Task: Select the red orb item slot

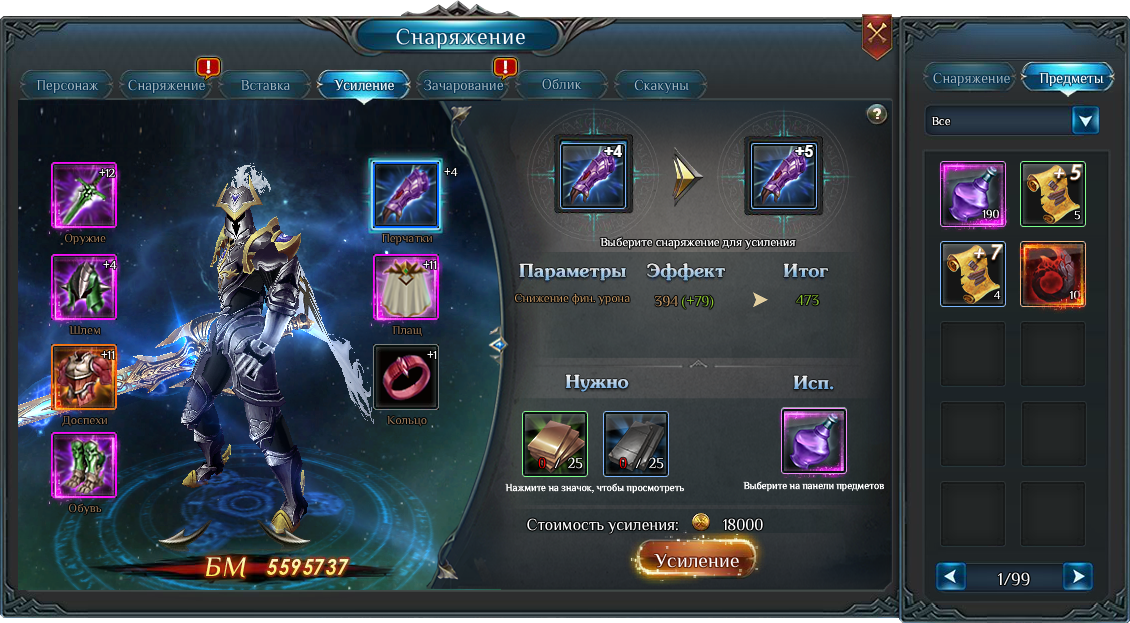Action: point(1052,274)
